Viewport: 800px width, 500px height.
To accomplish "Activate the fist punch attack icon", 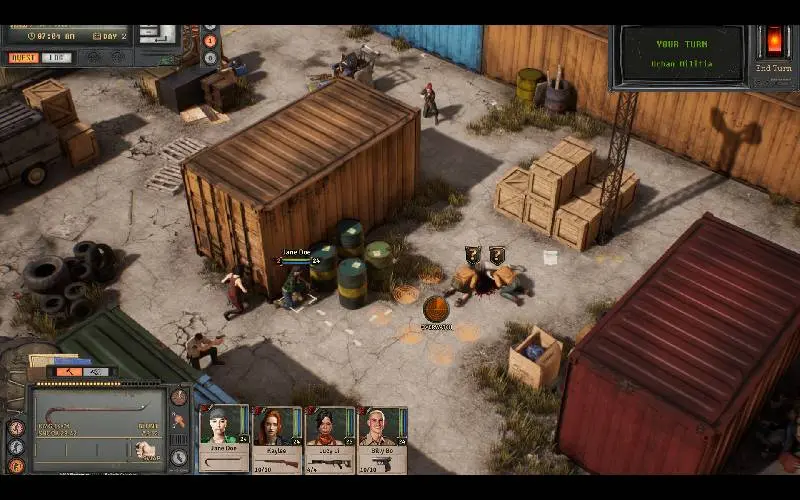I will click(x=147, y=449).
